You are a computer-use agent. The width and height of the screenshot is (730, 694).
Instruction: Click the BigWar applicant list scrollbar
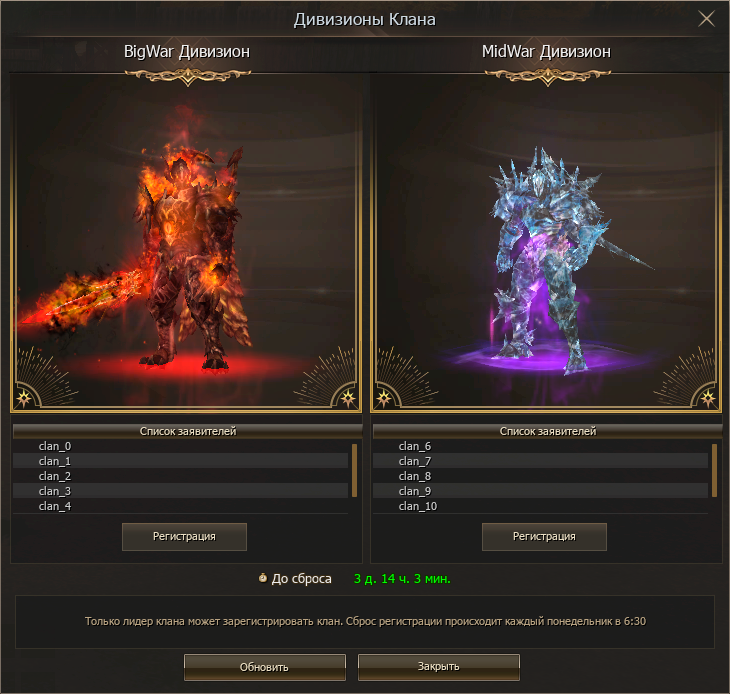tap(354, 470)
